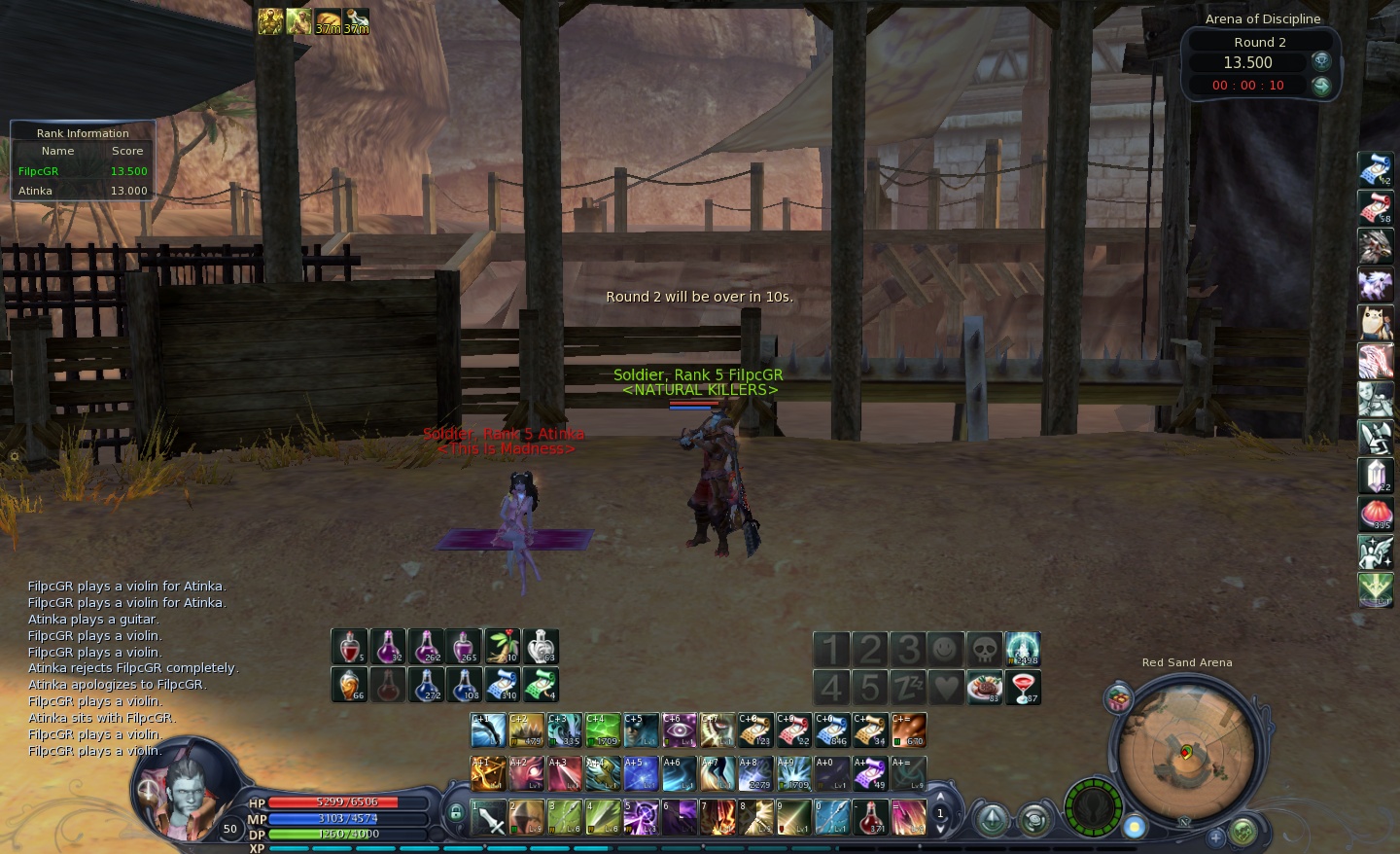This screenshot has height=854, width=1400.
Task: Eat the steak dish item
Action: 985,687
